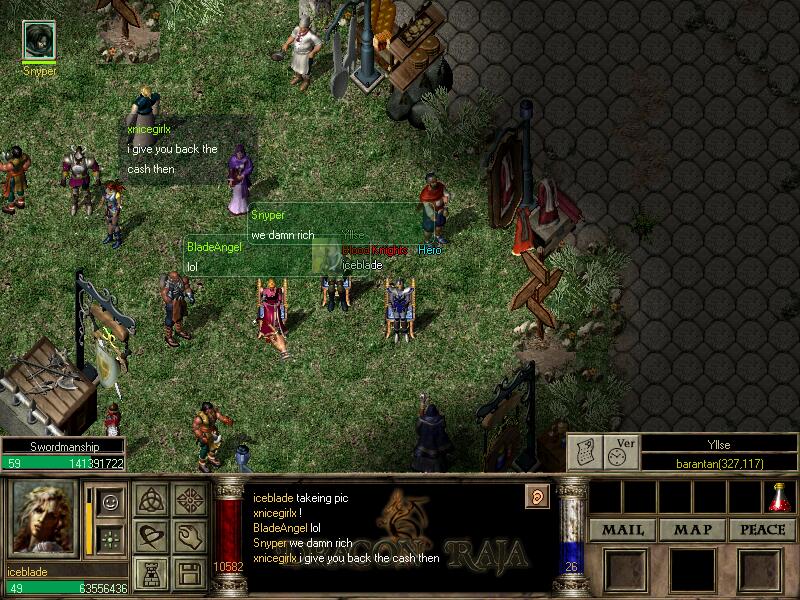Select the iceblade character portrait
The height and width of the screenshot is (600, 800).
[43, 519]
